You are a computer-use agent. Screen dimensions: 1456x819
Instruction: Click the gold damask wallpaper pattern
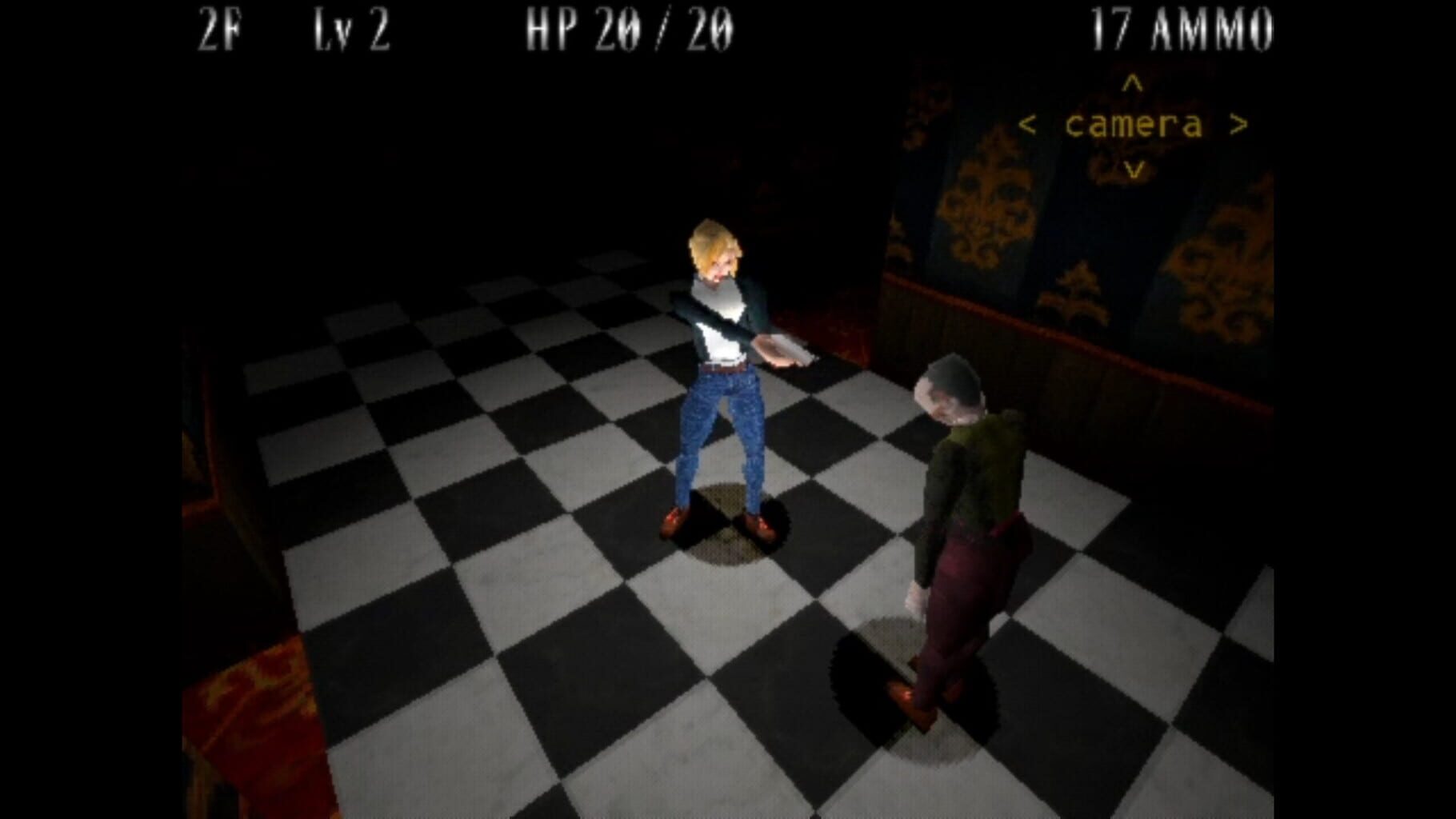(984, 200)
